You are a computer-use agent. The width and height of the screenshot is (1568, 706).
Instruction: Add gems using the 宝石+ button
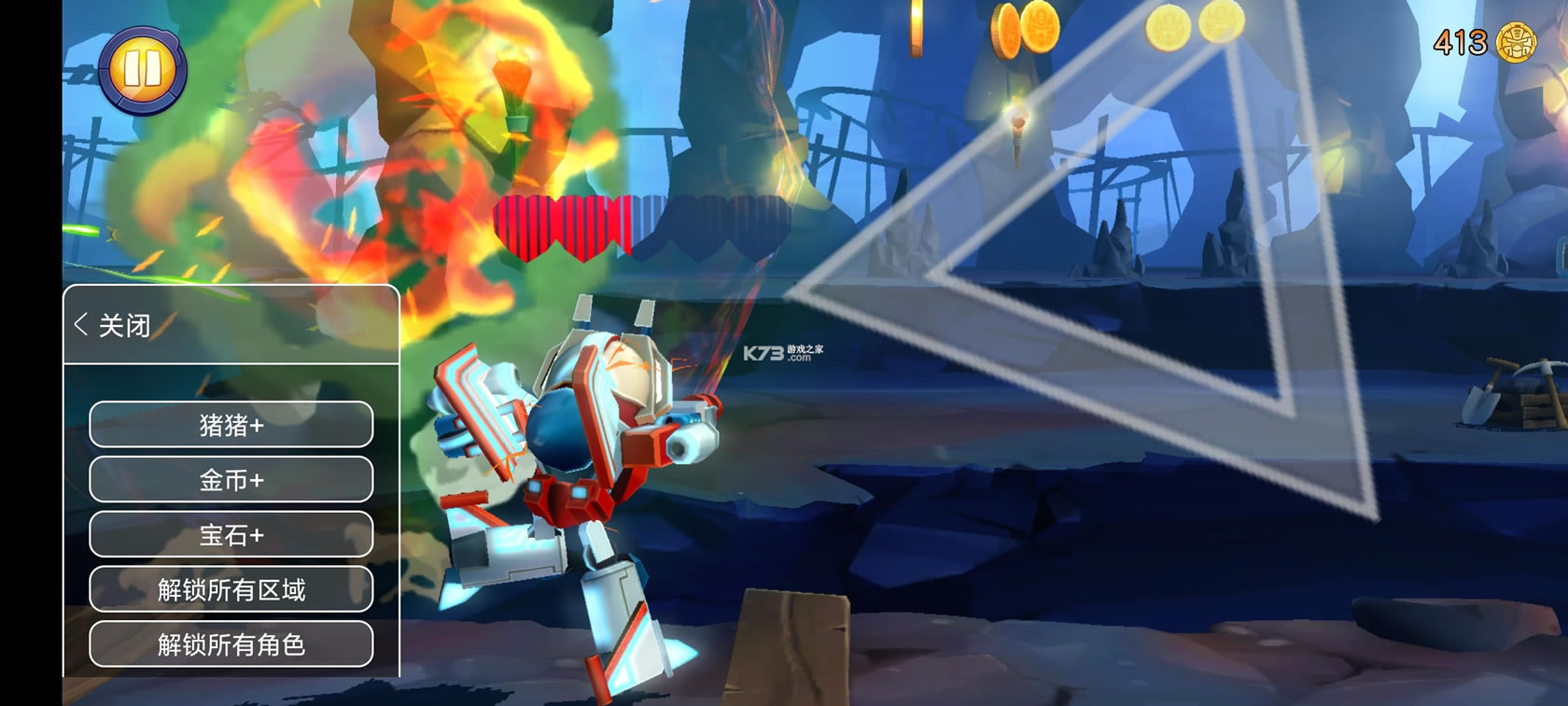click(231, 534)
